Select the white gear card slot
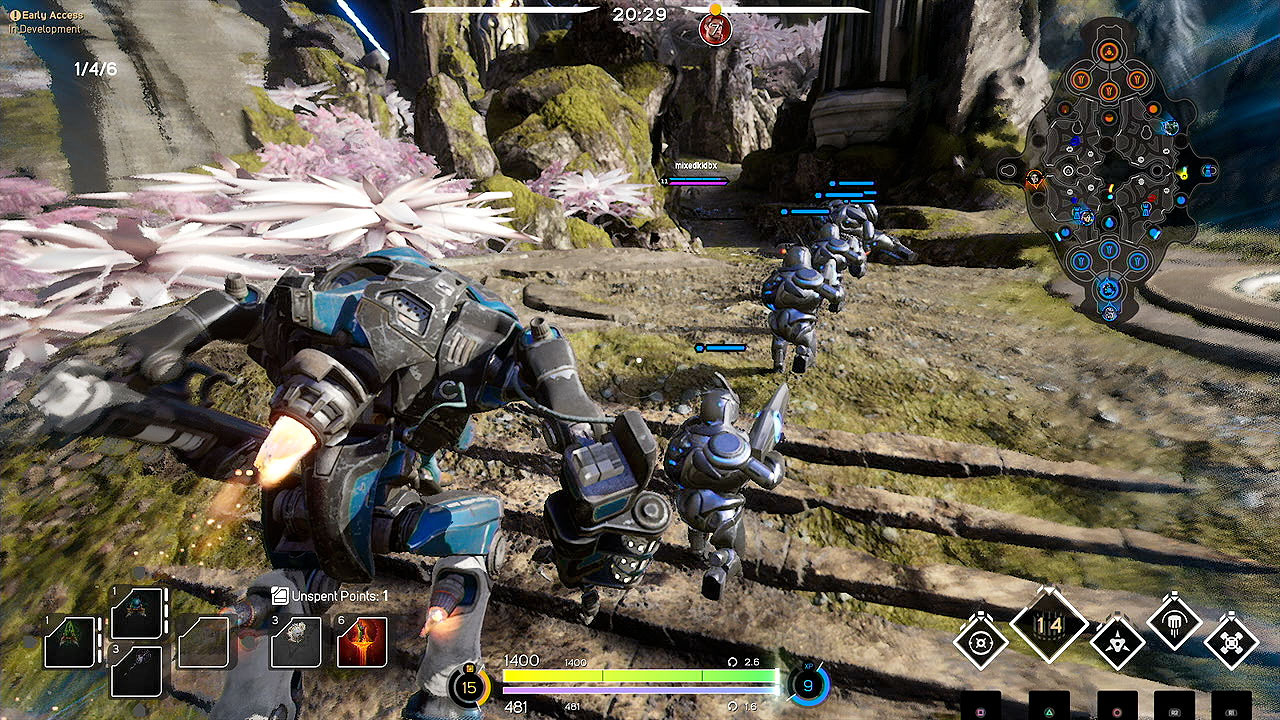Viewport: 1280px width, 720px height. [x=296, y=642]
